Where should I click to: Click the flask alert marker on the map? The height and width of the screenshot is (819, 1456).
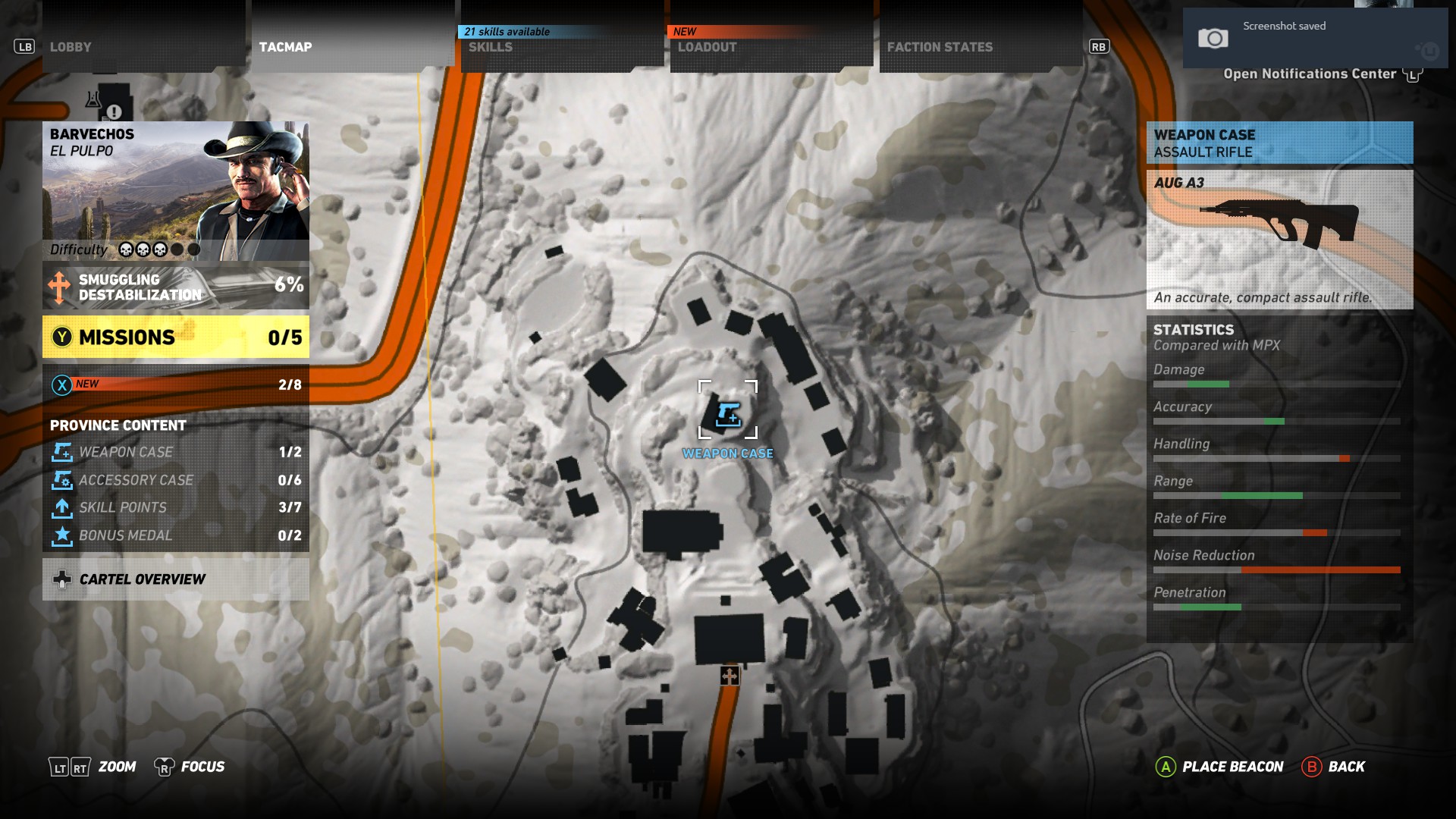94,99
